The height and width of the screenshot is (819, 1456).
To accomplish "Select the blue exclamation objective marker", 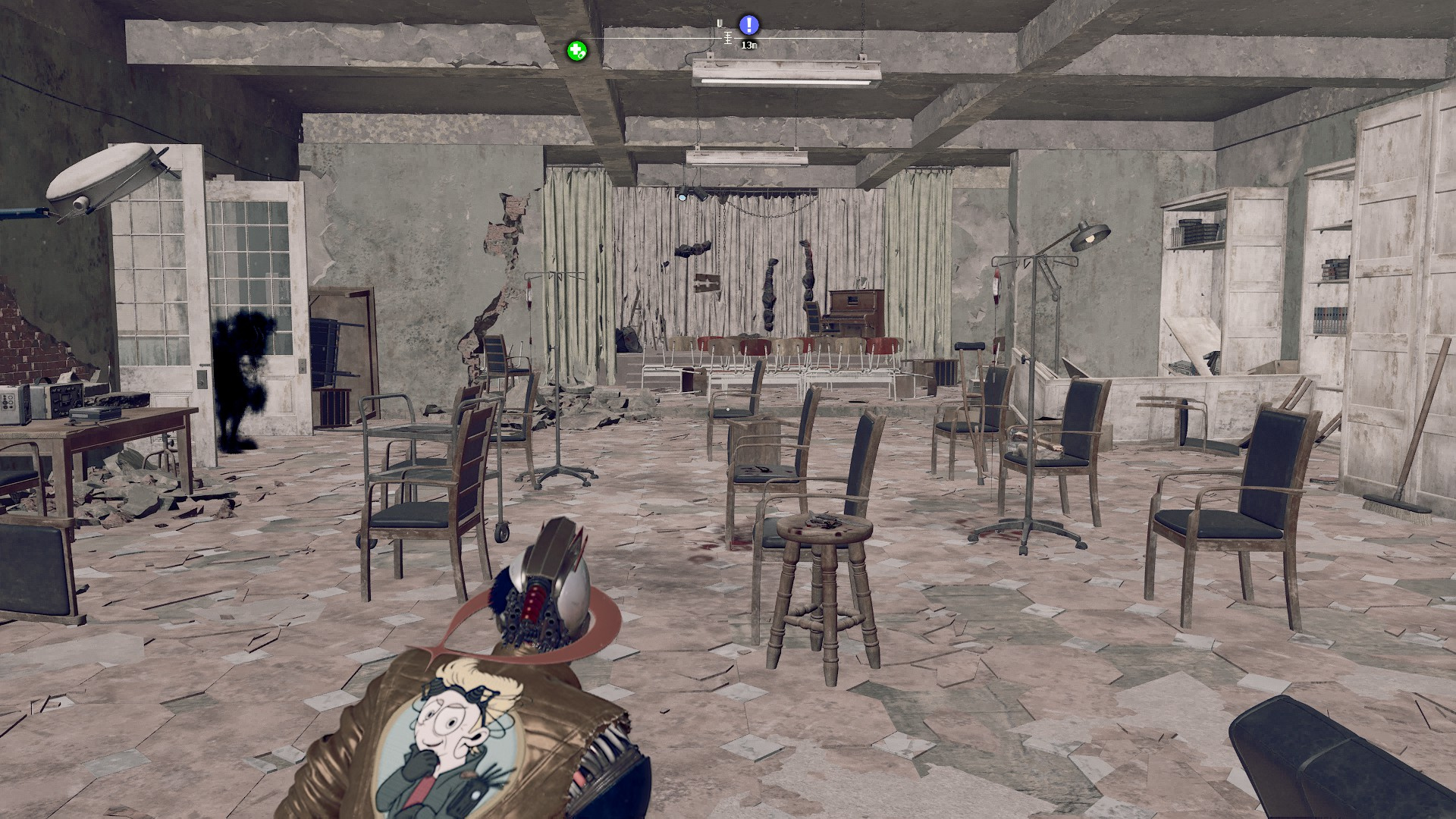I will (x=748, y=25).
